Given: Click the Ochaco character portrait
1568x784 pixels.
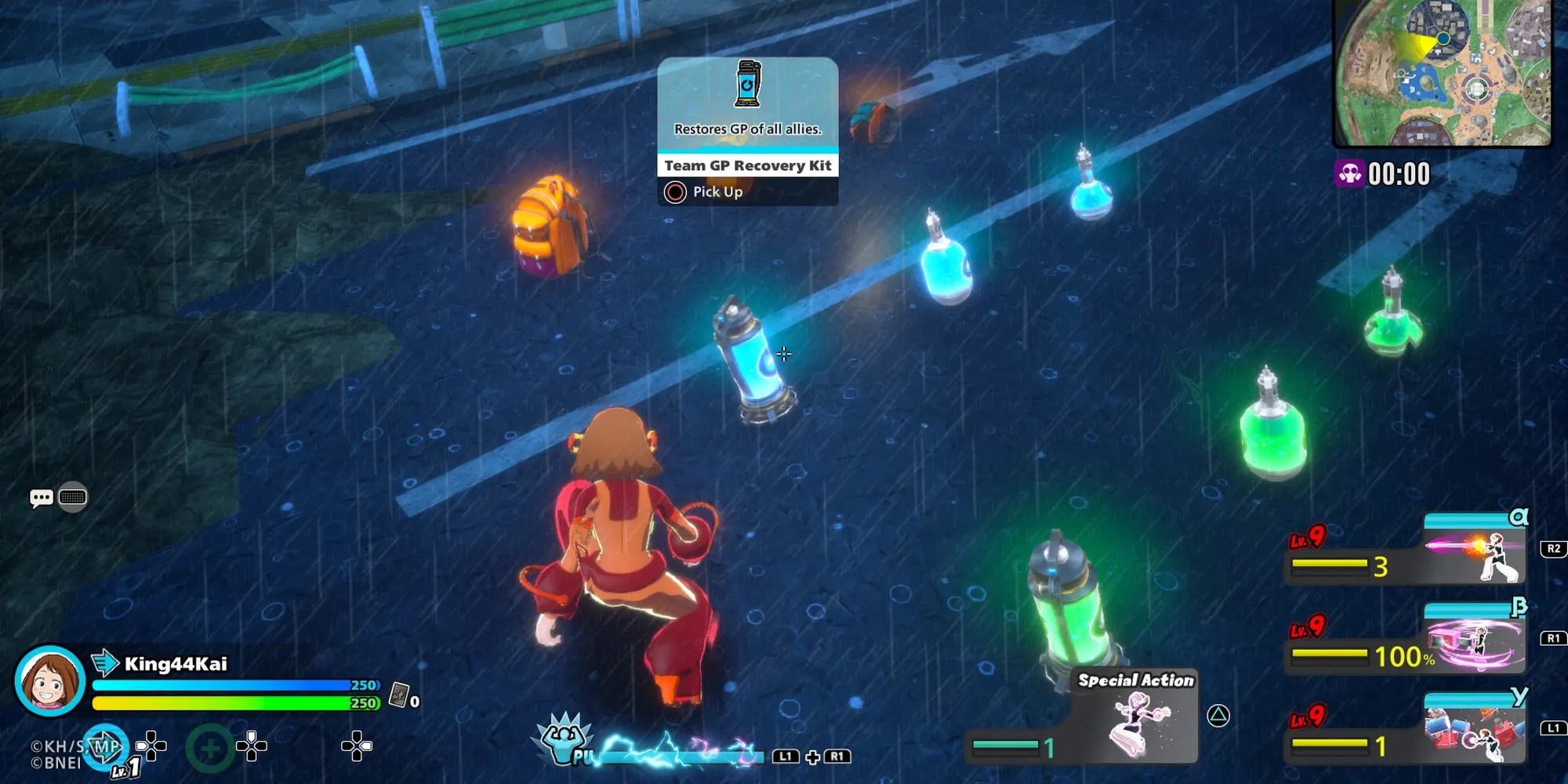Looking at the screenshot, I should pos(49,681).
